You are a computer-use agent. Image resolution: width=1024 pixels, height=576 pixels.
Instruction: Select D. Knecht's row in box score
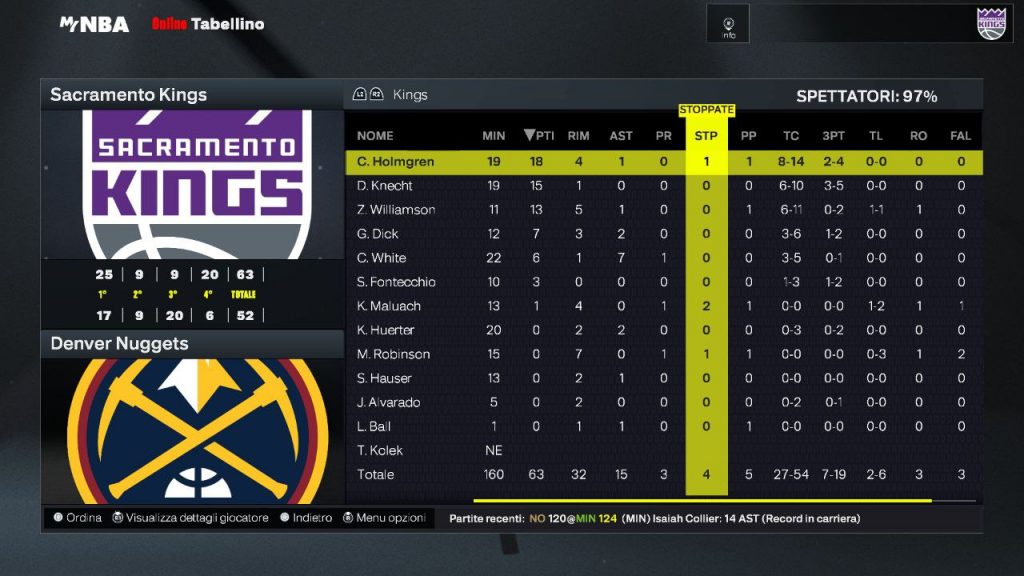pyautogui.click(x=384, y=185)
